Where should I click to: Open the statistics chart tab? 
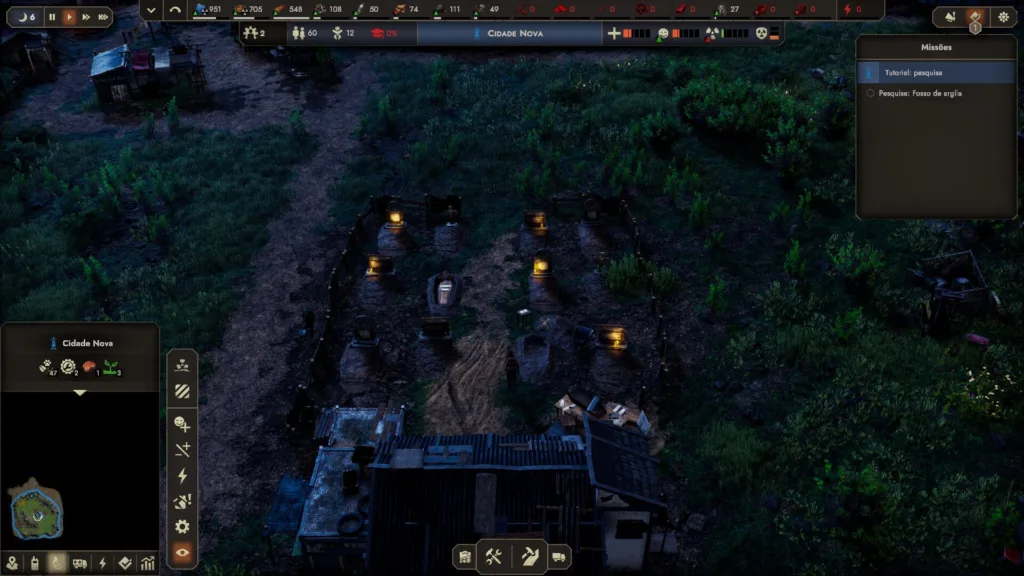tap(148, 563)
